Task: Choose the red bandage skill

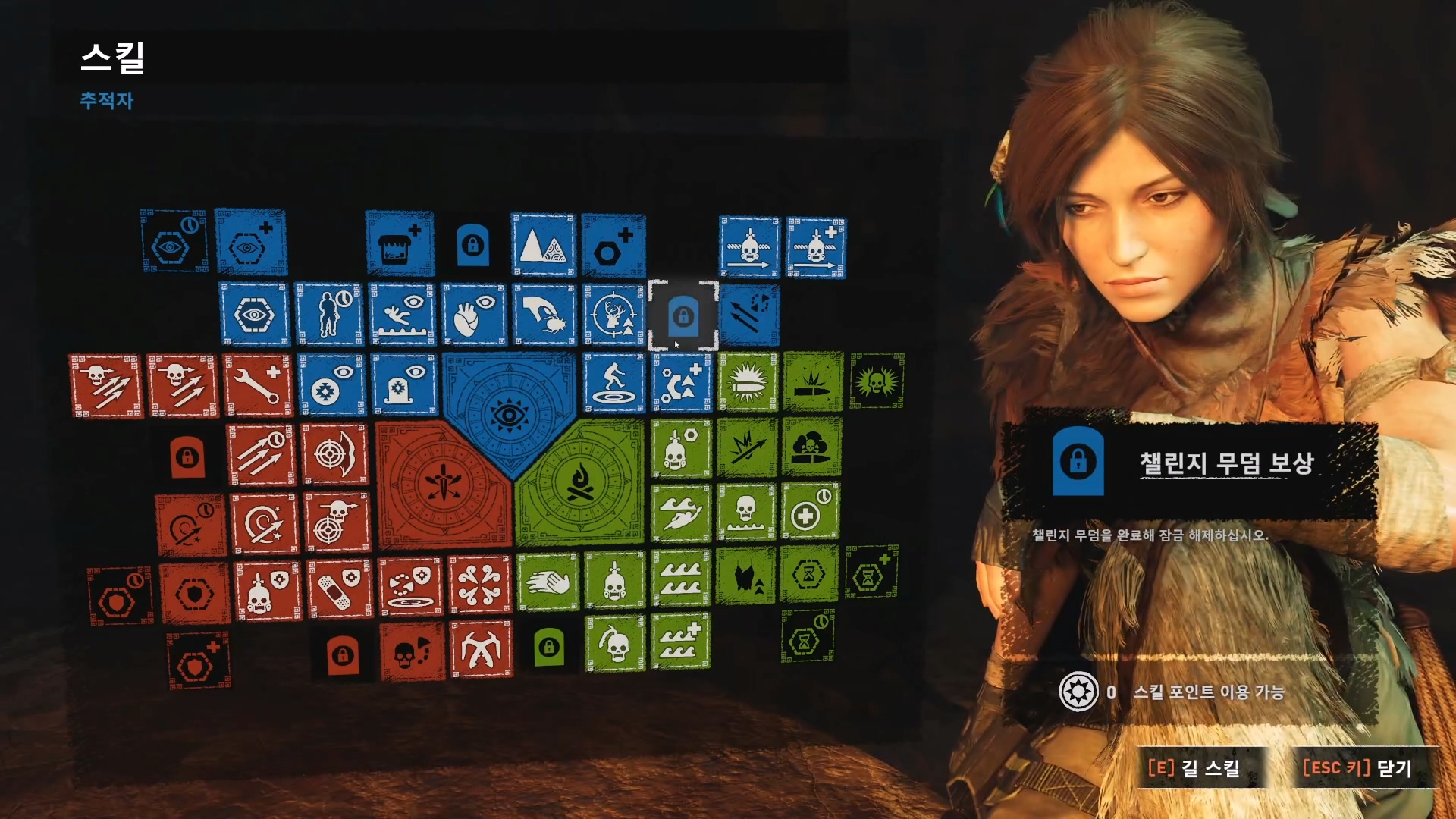Action: point(339,589)
